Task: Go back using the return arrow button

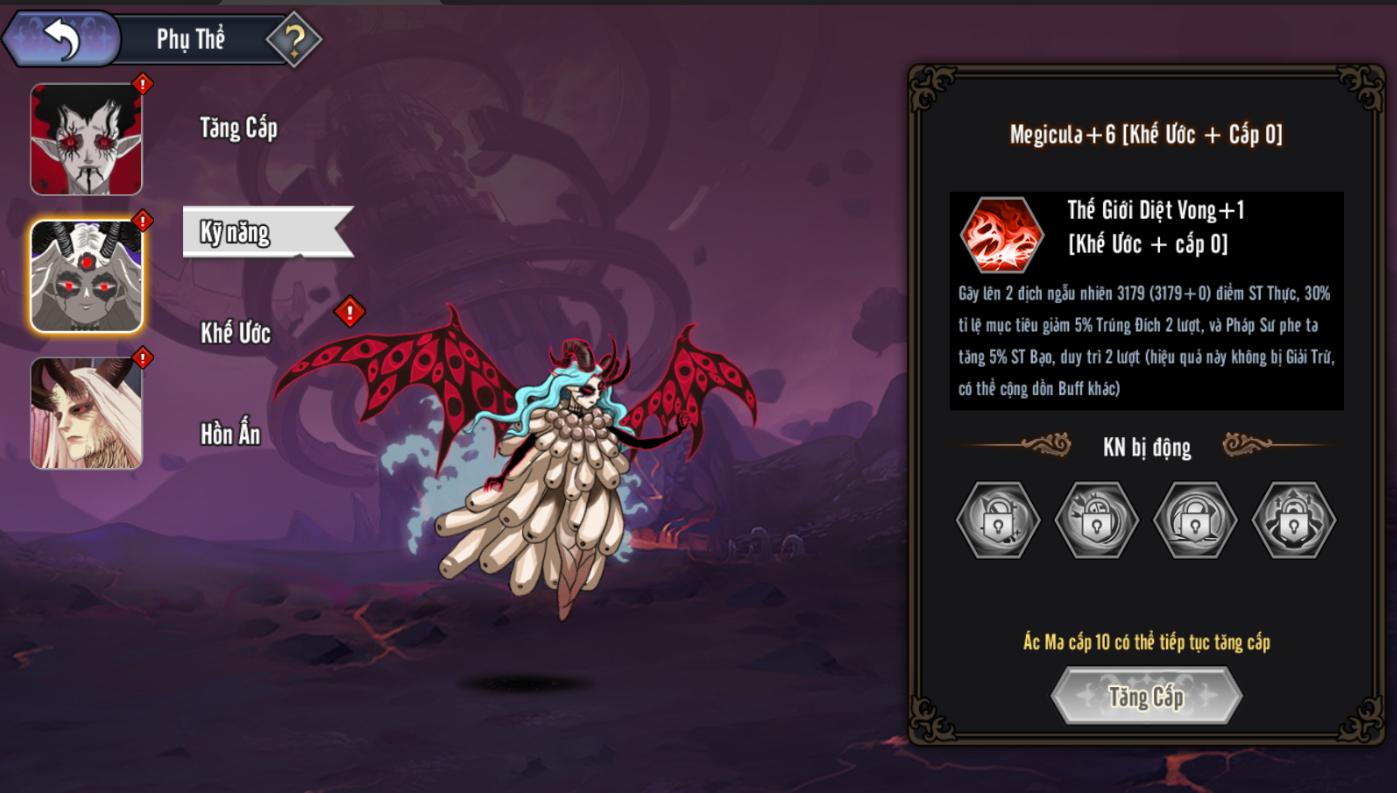Action: 62,39
